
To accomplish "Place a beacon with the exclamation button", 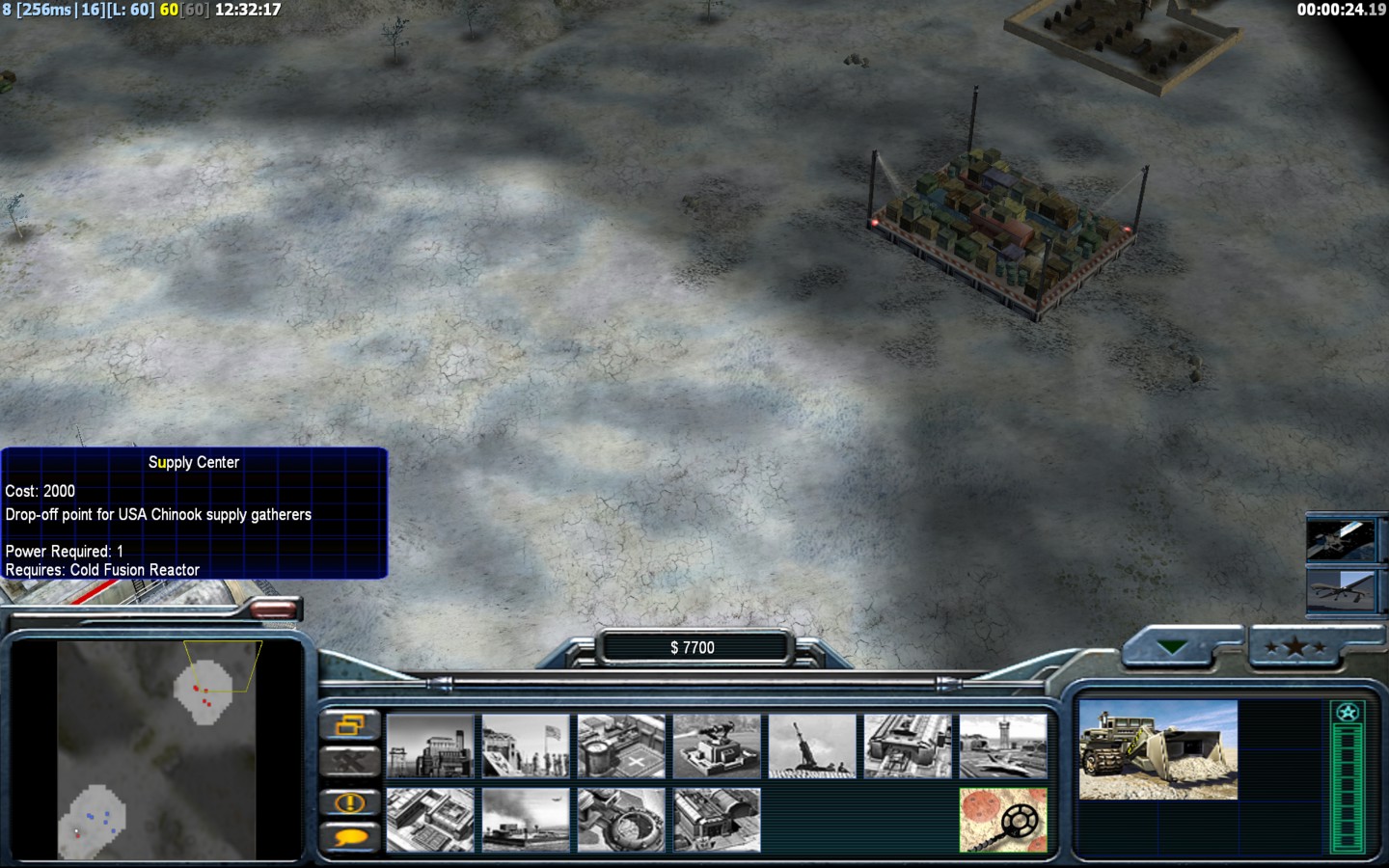I will [x=349, y=801].
